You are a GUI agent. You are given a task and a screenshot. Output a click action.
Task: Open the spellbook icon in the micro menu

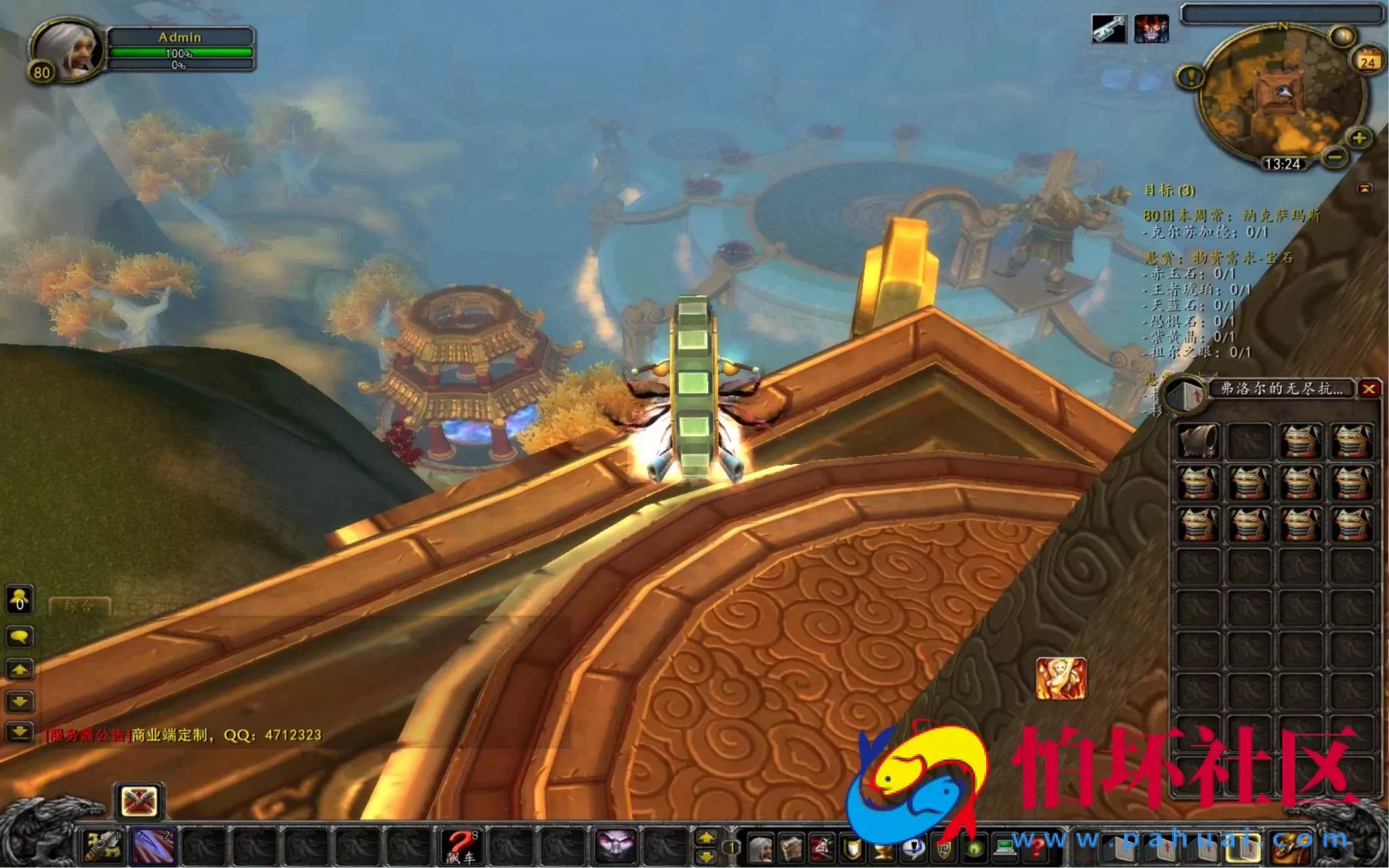click(791, 846)
